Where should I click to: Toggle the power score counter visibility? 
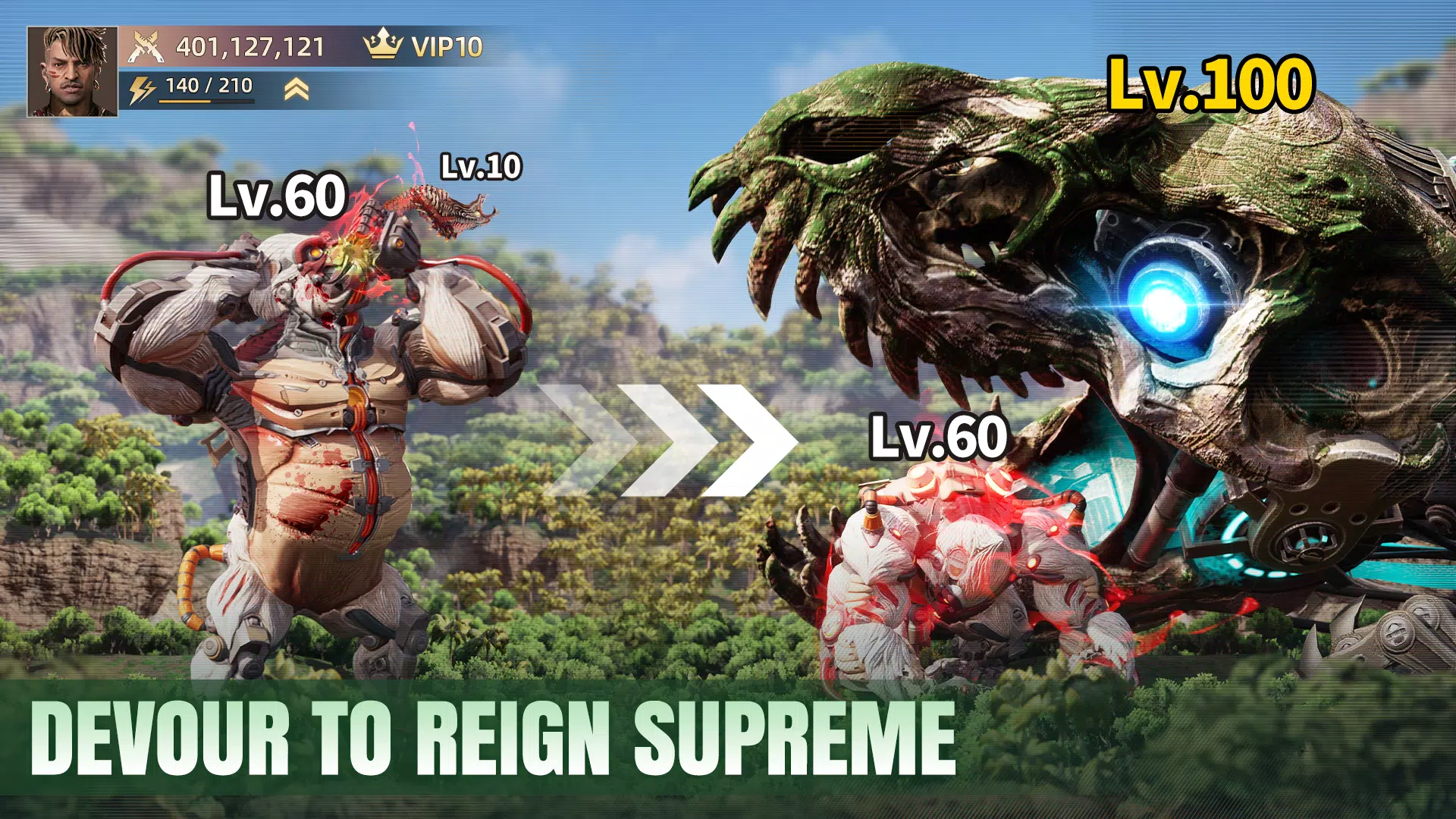point(250,45)
